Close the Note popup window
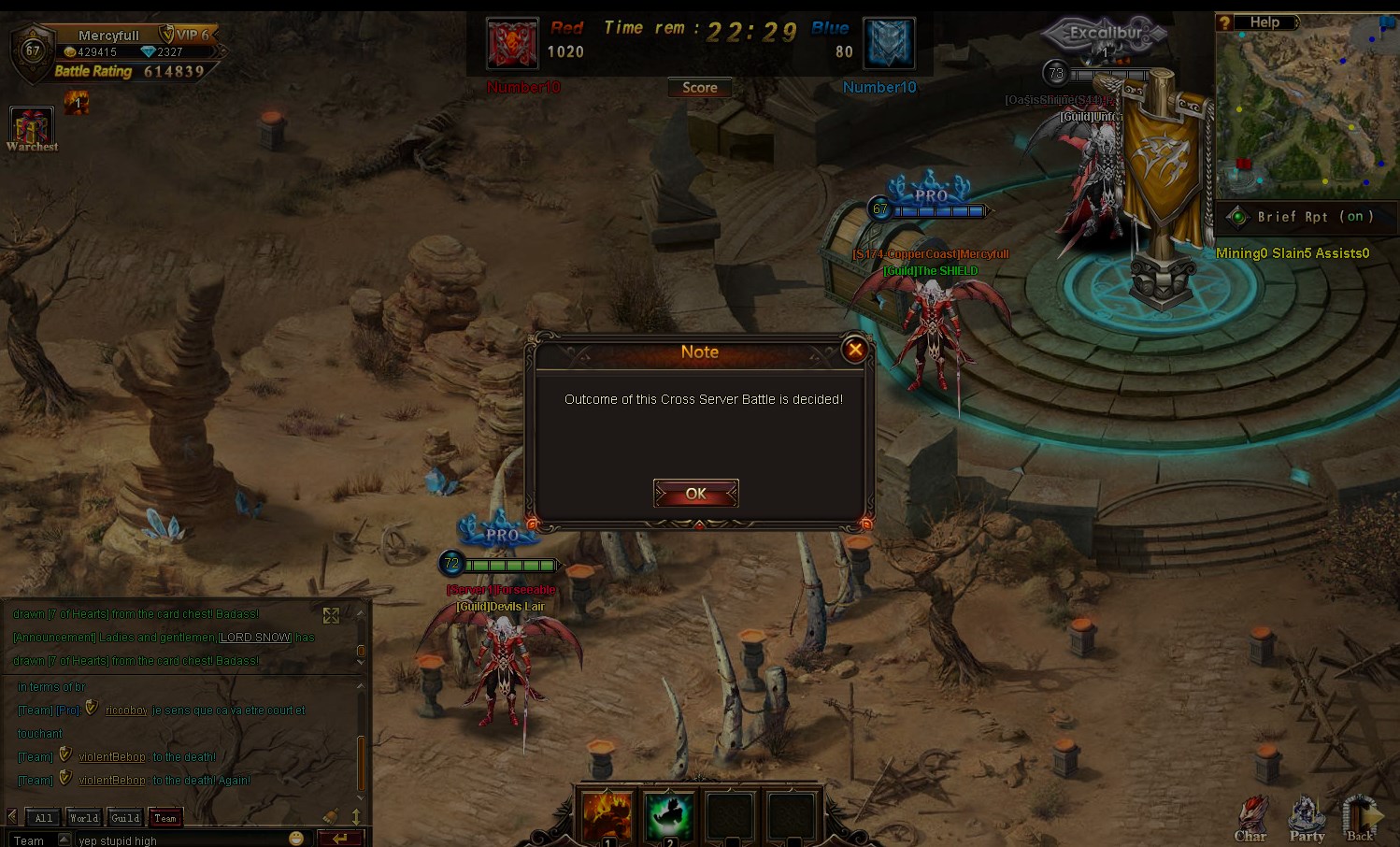Screen dimensions: 1400x847 [x=854, y=350]
